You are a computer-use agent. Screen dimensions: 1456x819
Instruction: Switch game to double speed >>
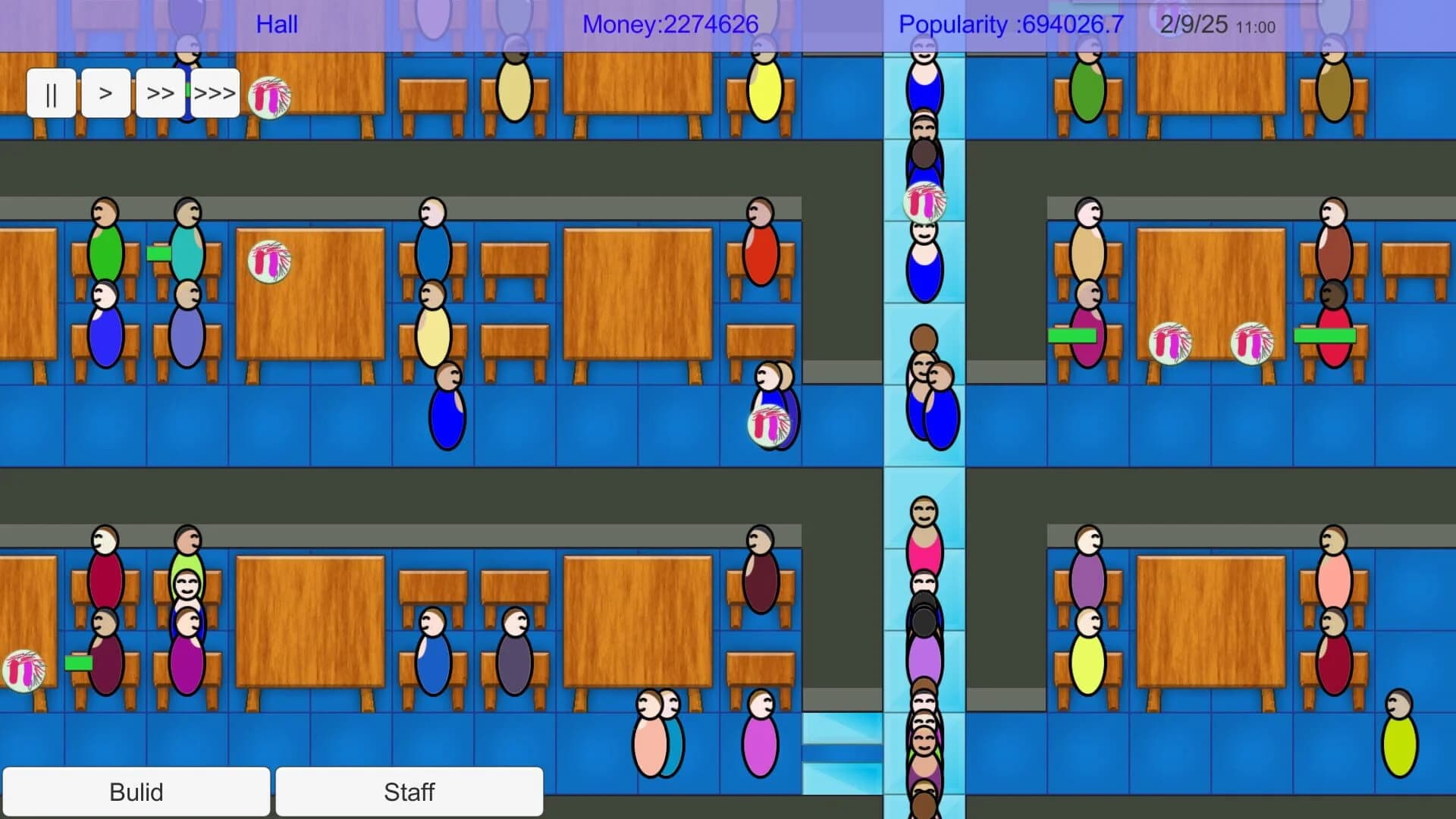pos(159,93)
